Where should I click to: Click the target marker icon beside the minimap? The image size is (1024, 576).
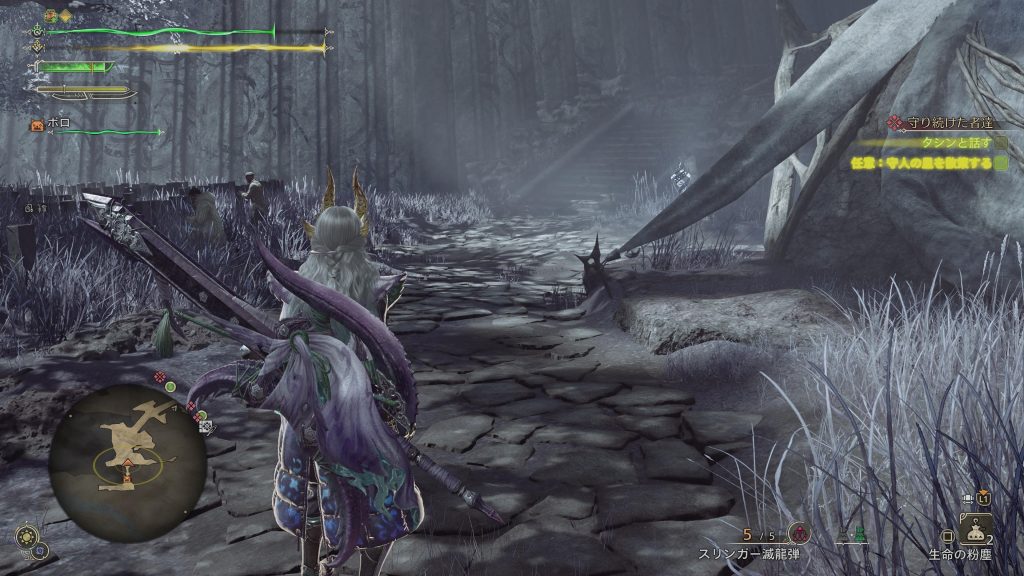point(206,426)
